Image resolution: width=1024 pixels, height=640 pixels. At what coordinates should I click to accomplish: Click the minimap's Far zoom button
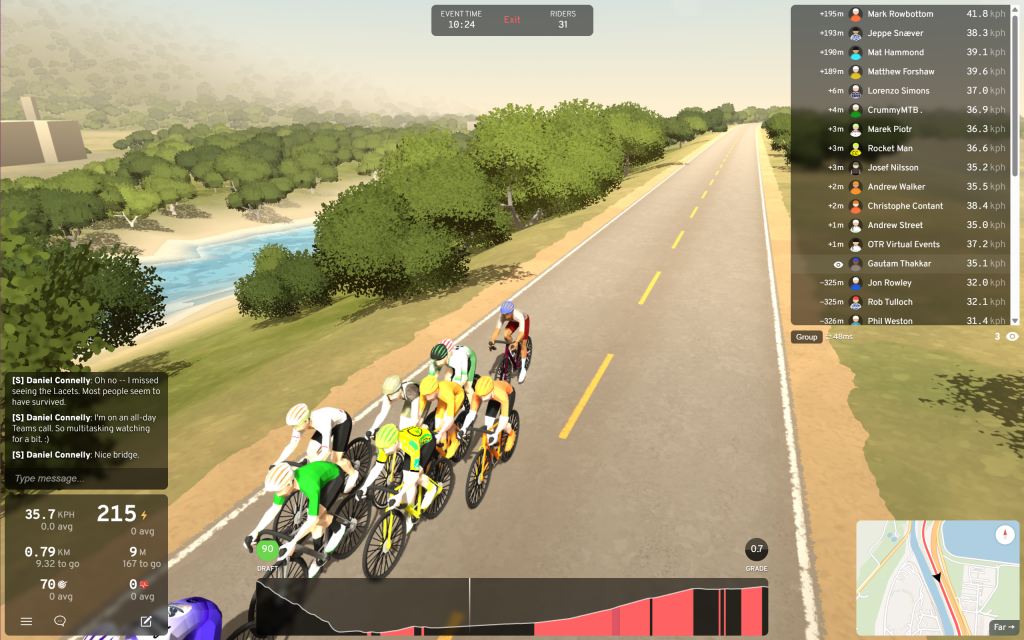(1002, 628)
